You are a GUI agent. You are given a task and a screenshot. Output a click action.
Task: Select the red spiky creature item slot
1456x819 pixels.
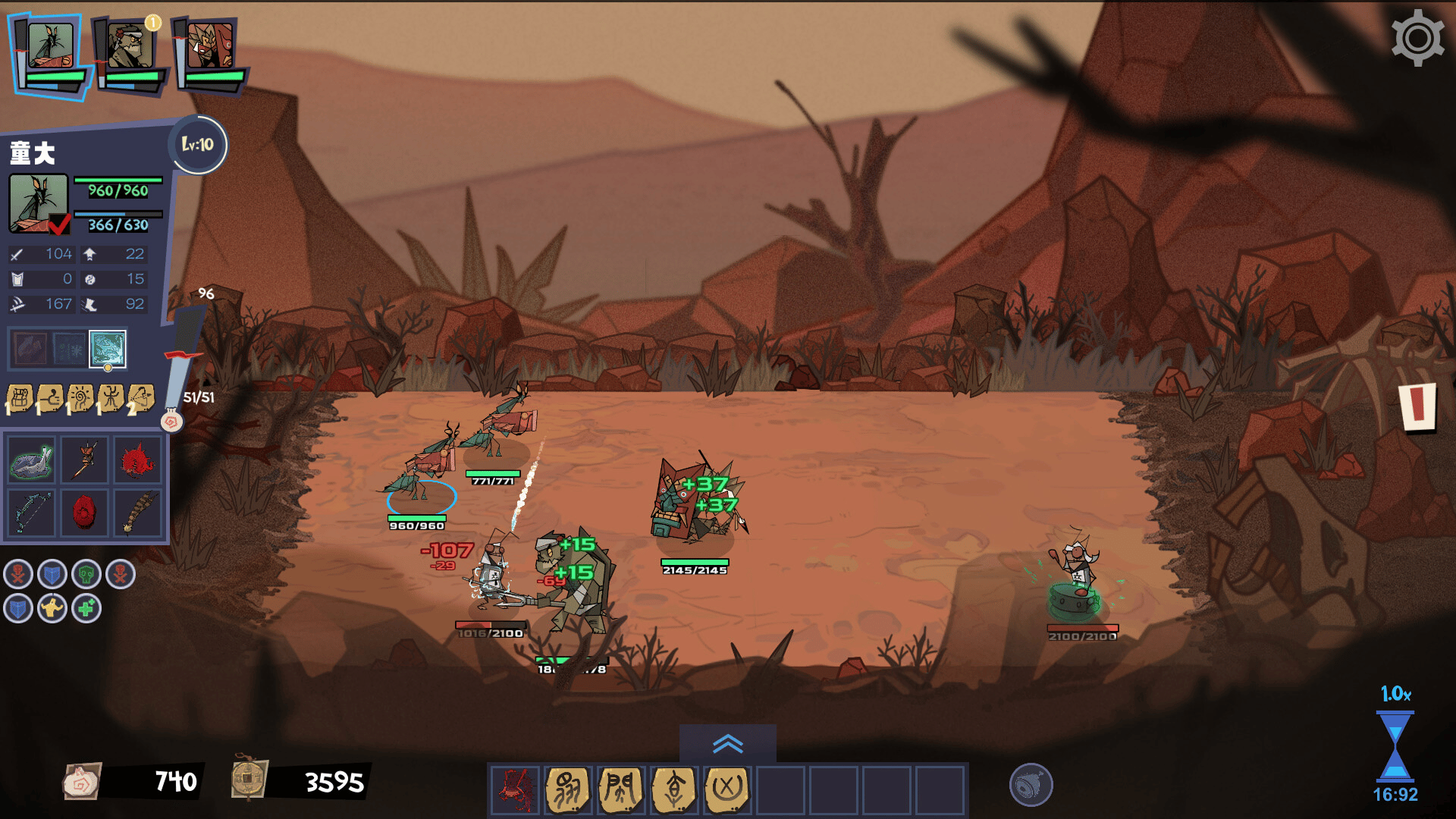137,460
